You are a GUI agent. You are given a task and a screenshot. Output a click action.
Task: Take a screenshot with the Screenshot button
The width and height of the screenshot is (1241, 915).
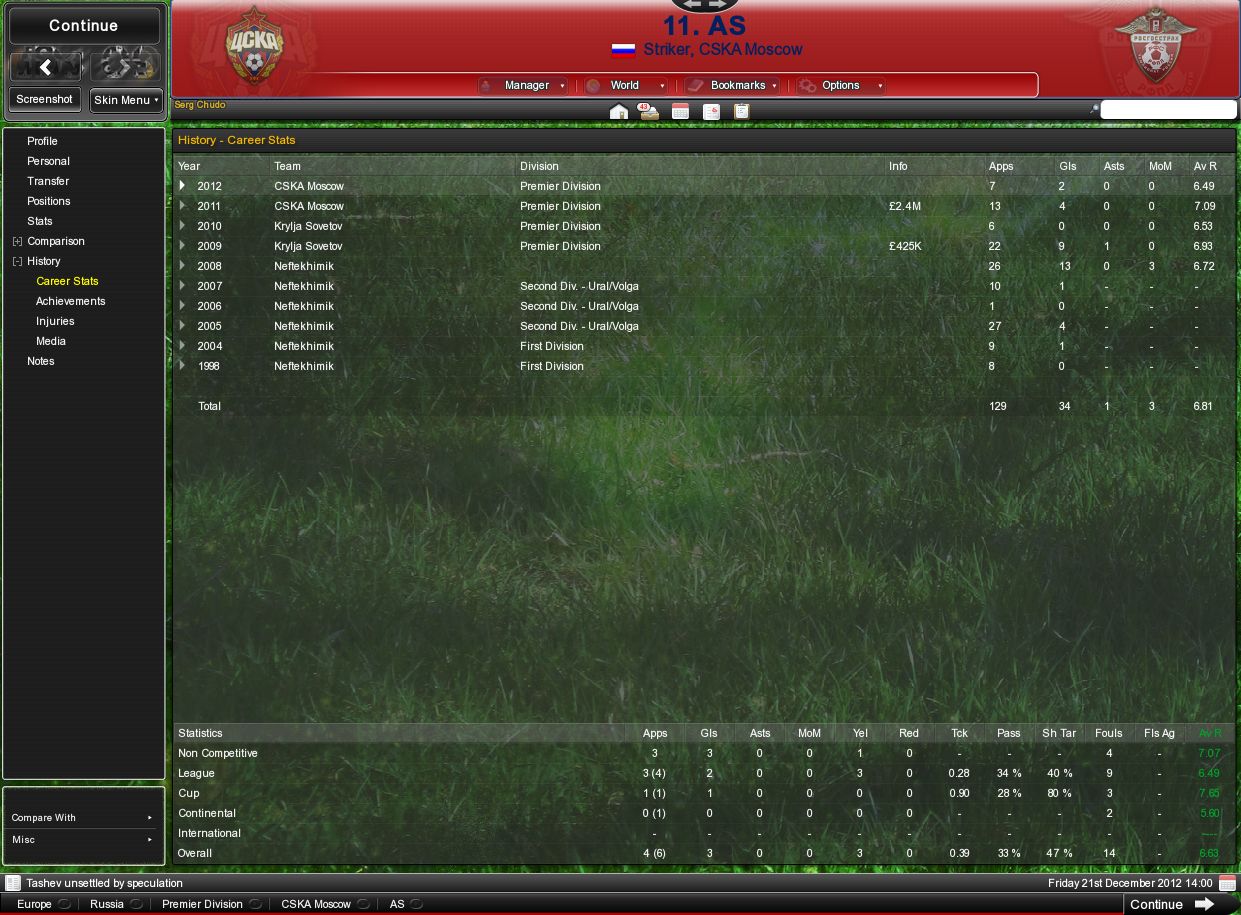(x=44, y=100)
